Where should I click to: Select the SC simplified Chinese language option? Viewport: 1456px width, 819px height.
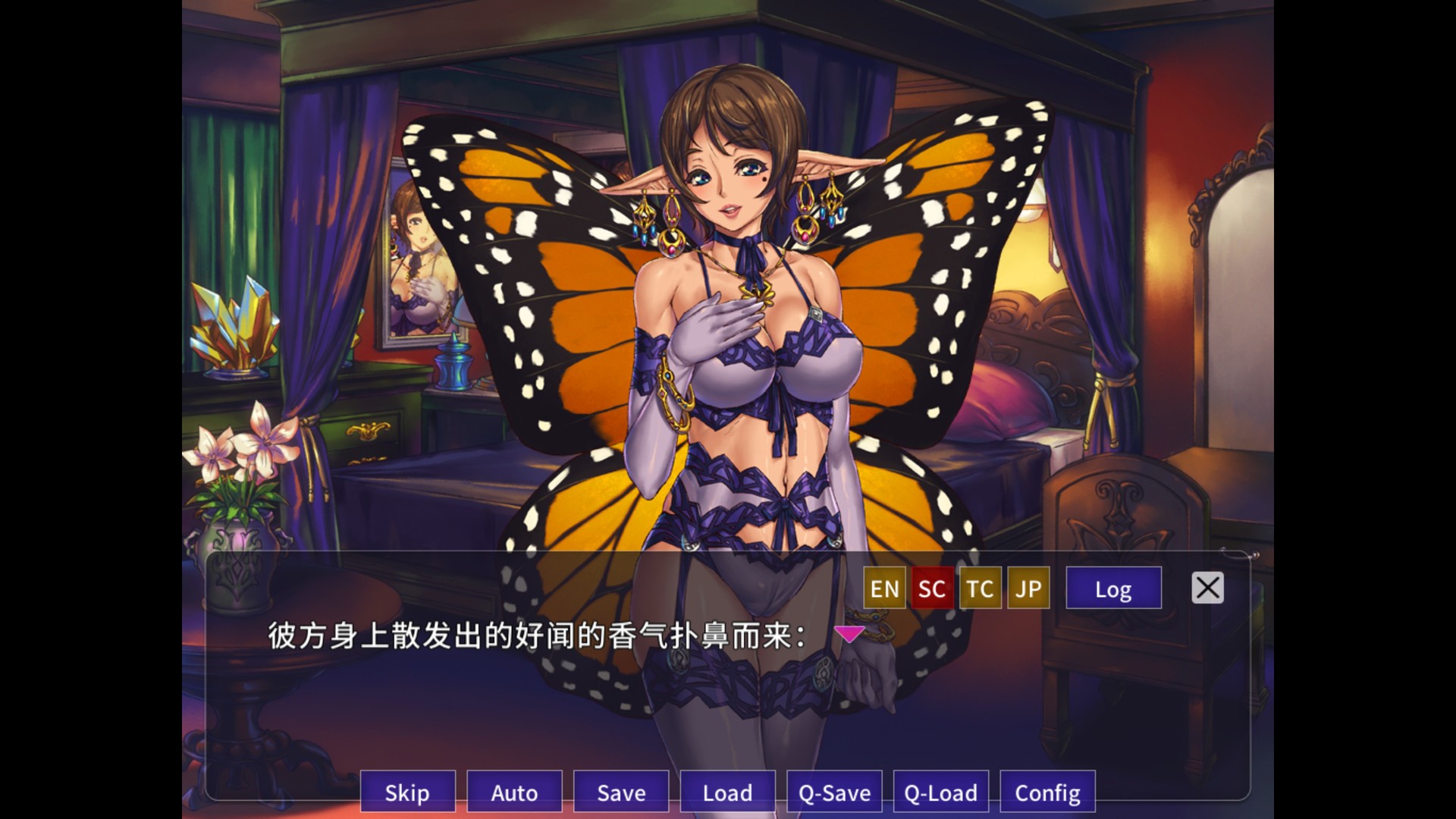tap(932, 588)
